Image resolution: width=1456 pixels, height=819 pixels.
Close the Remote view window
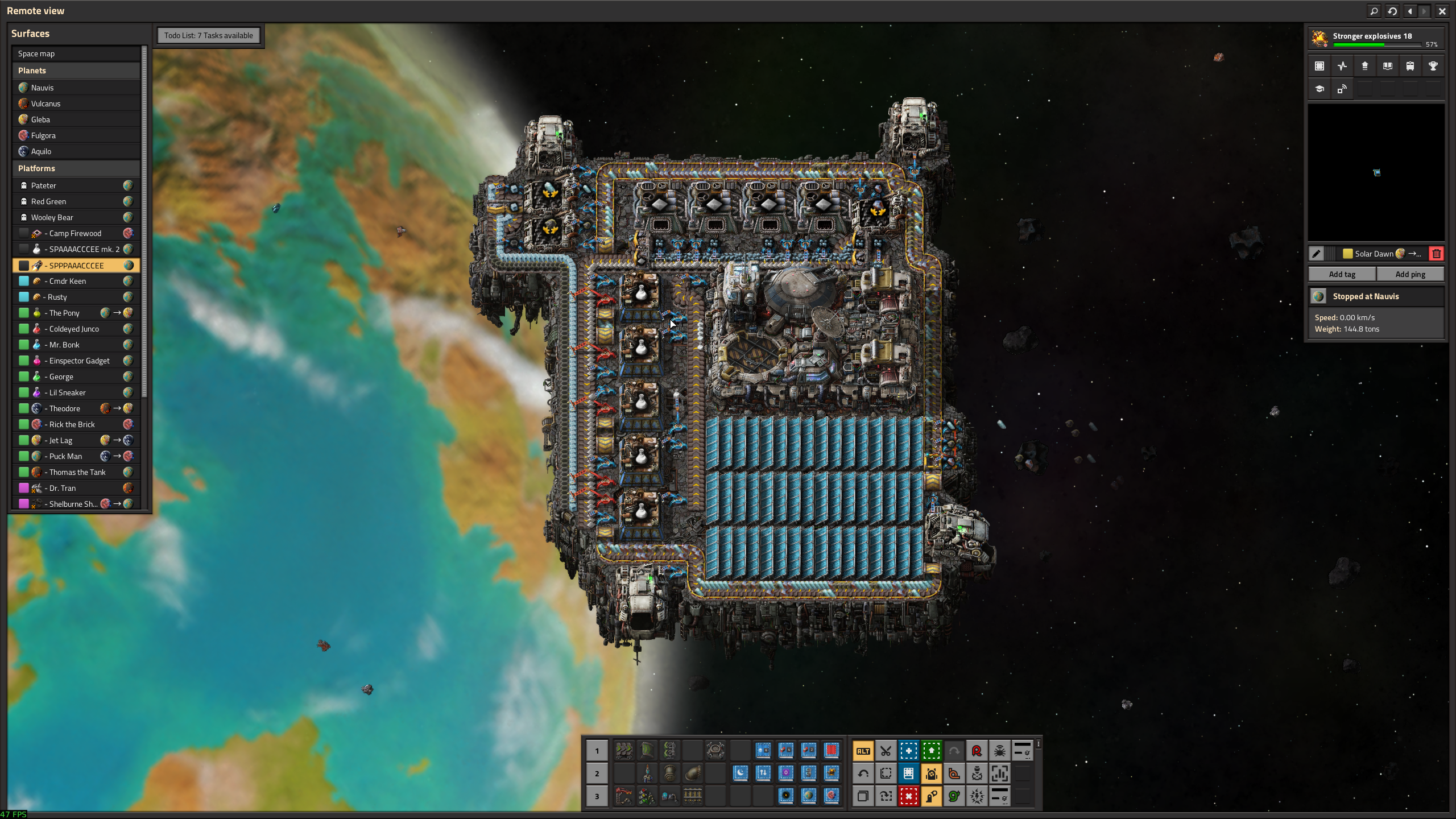click(x=1442, y=11)
